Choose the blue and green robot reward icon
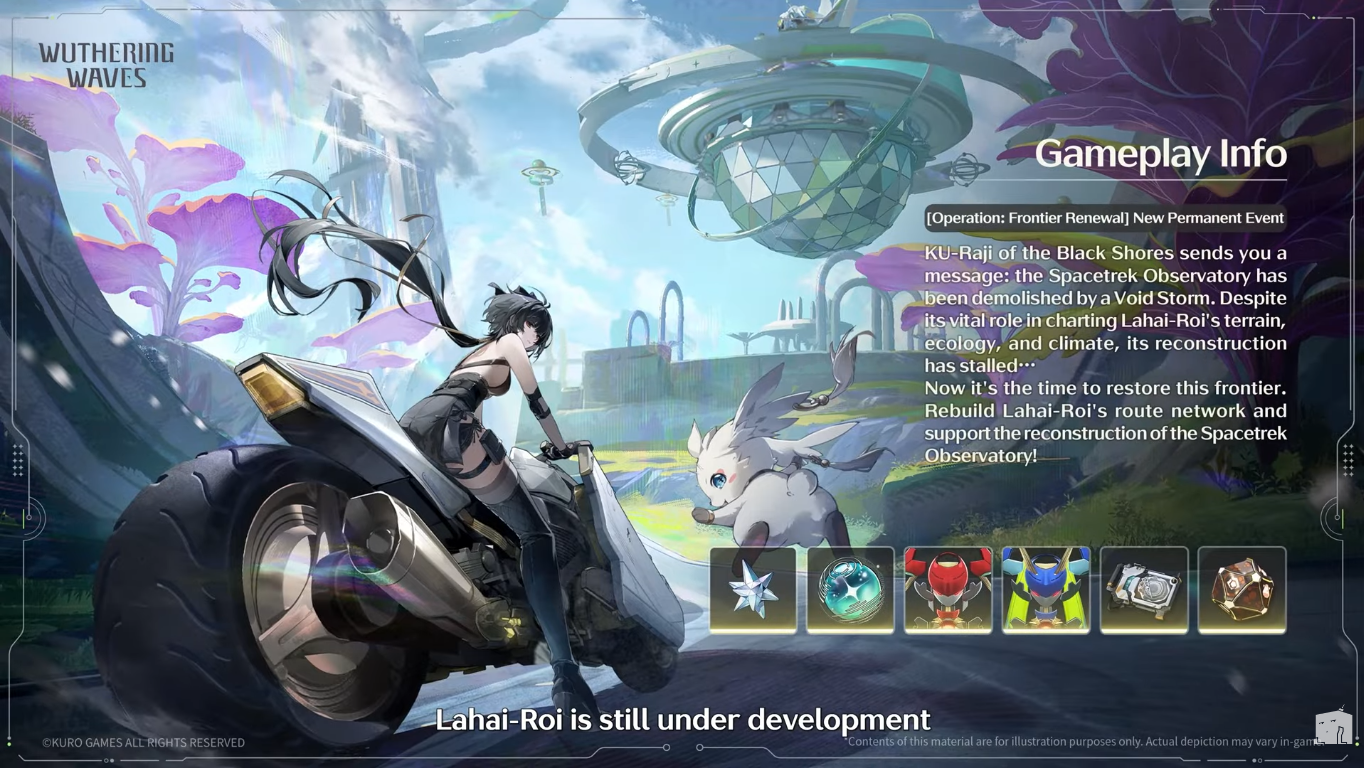Image resolution: width=1364 pixels, height=772 pixels. [1046, 590]
